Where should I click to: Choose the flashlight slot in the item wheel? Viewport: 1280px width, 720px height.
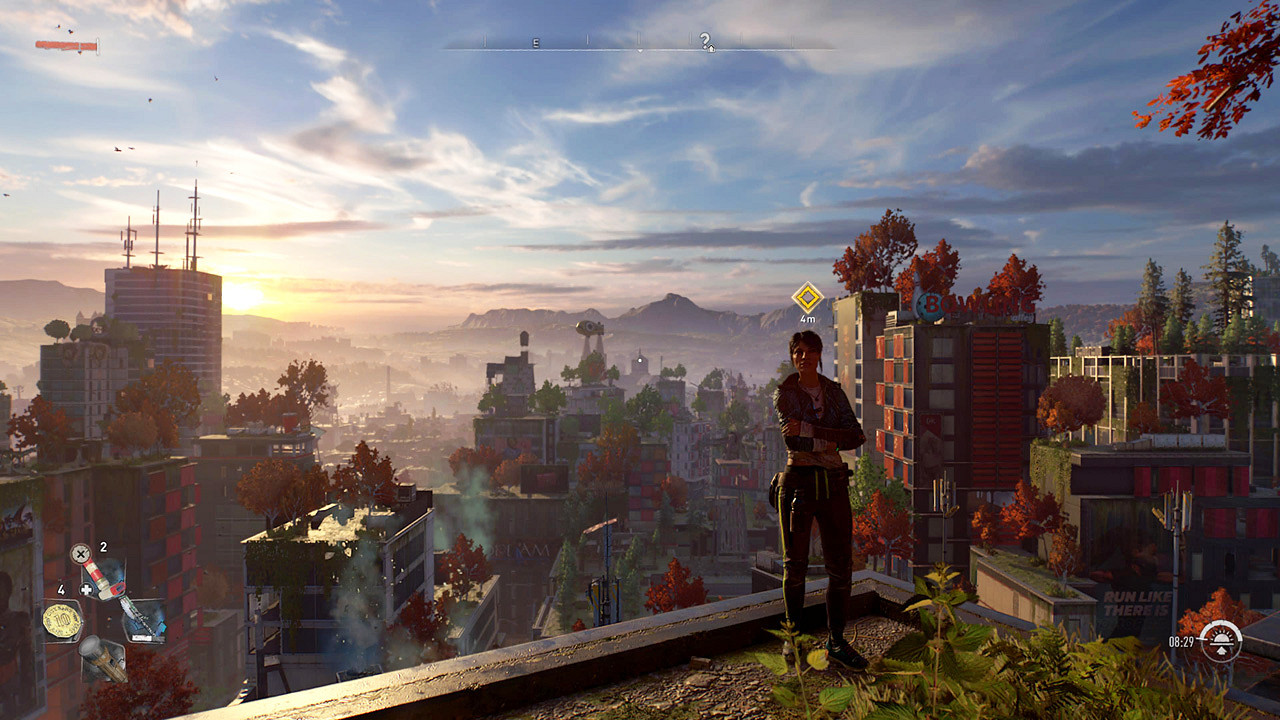(103, 659)
